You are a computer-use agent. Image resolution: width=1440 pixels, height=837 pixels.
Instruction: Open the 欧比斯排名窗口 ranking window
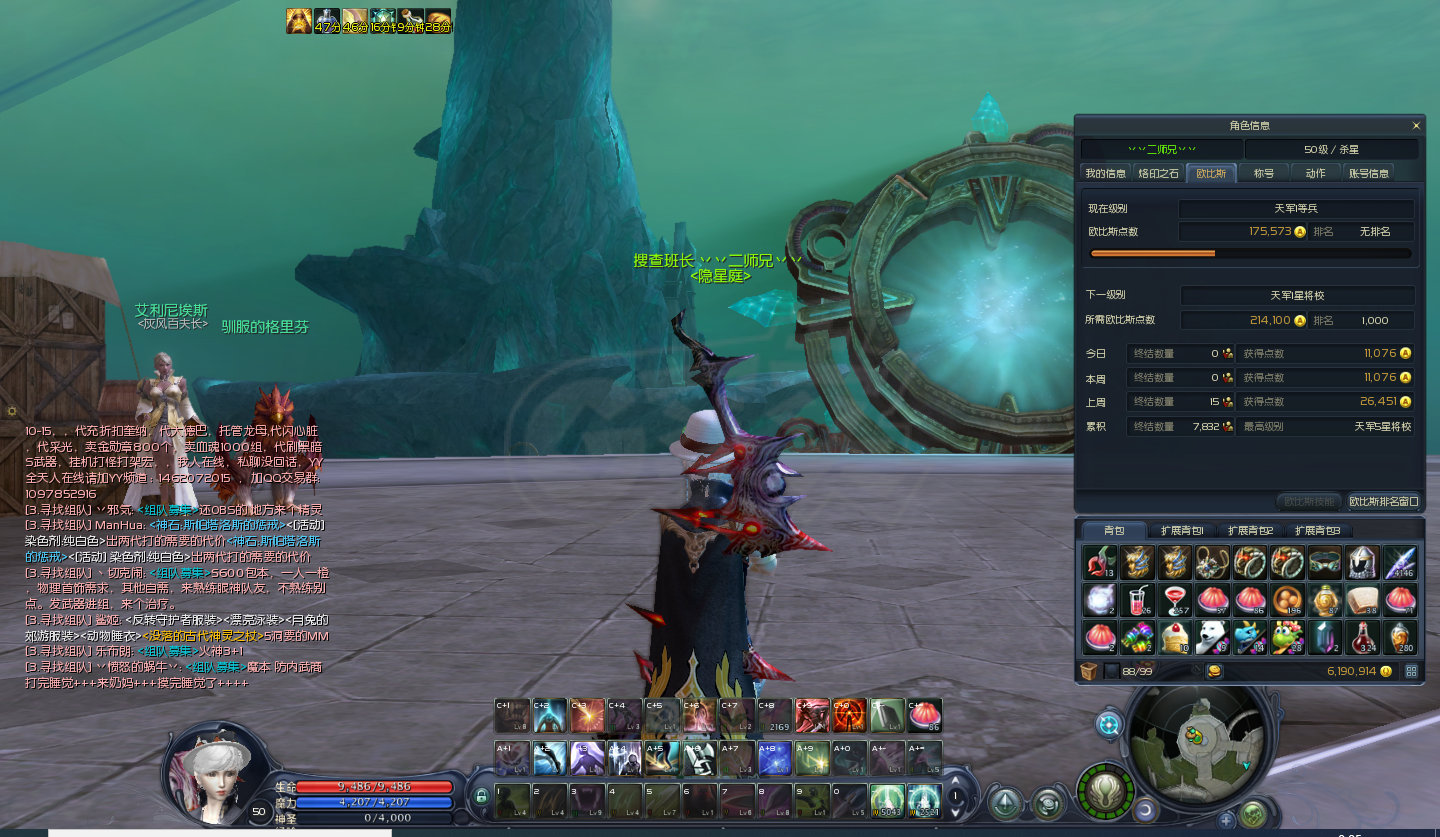click(x=1384, y=501)
